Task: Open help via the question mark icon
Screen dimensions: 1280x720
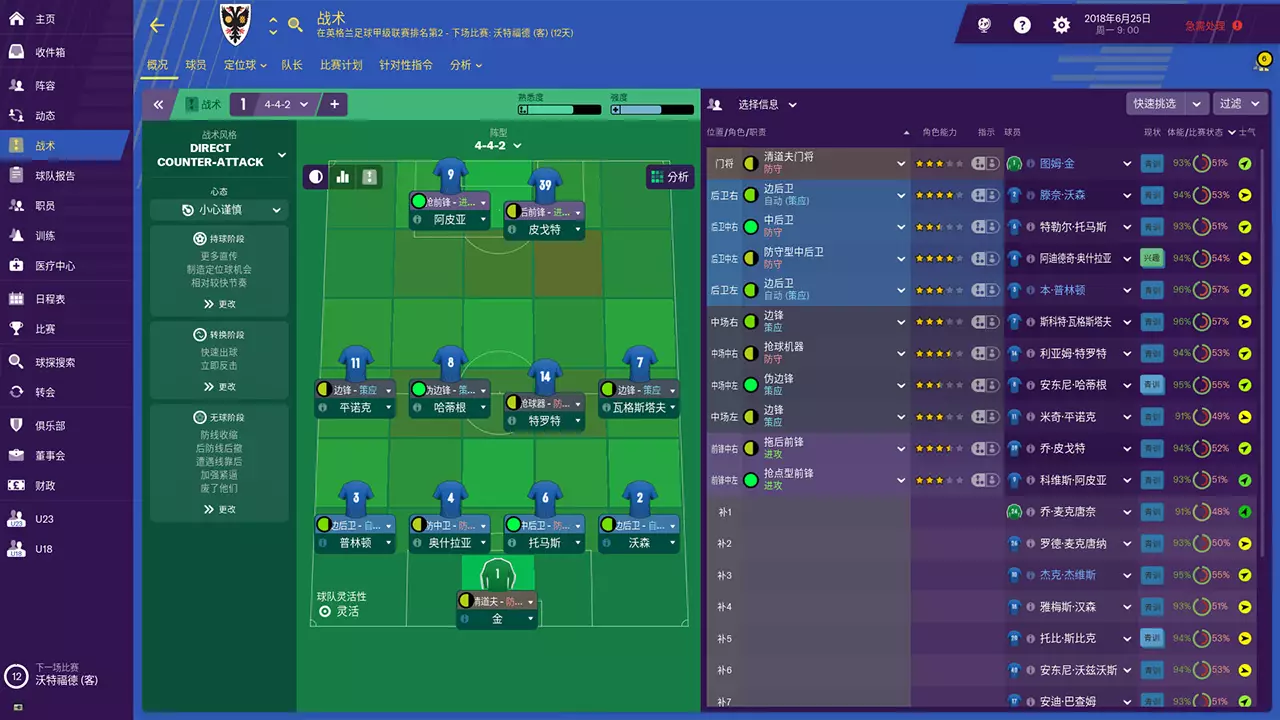Action: click(1022, 25)
